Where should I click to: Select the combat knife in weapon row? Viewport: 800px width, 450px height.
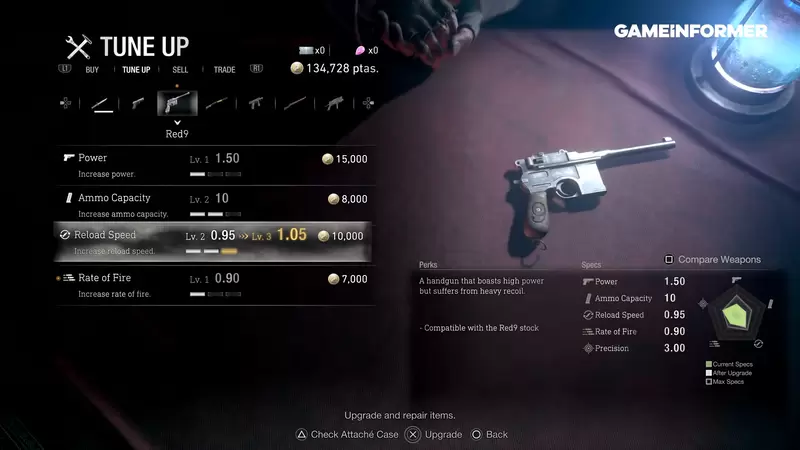(x=102, y=103)
